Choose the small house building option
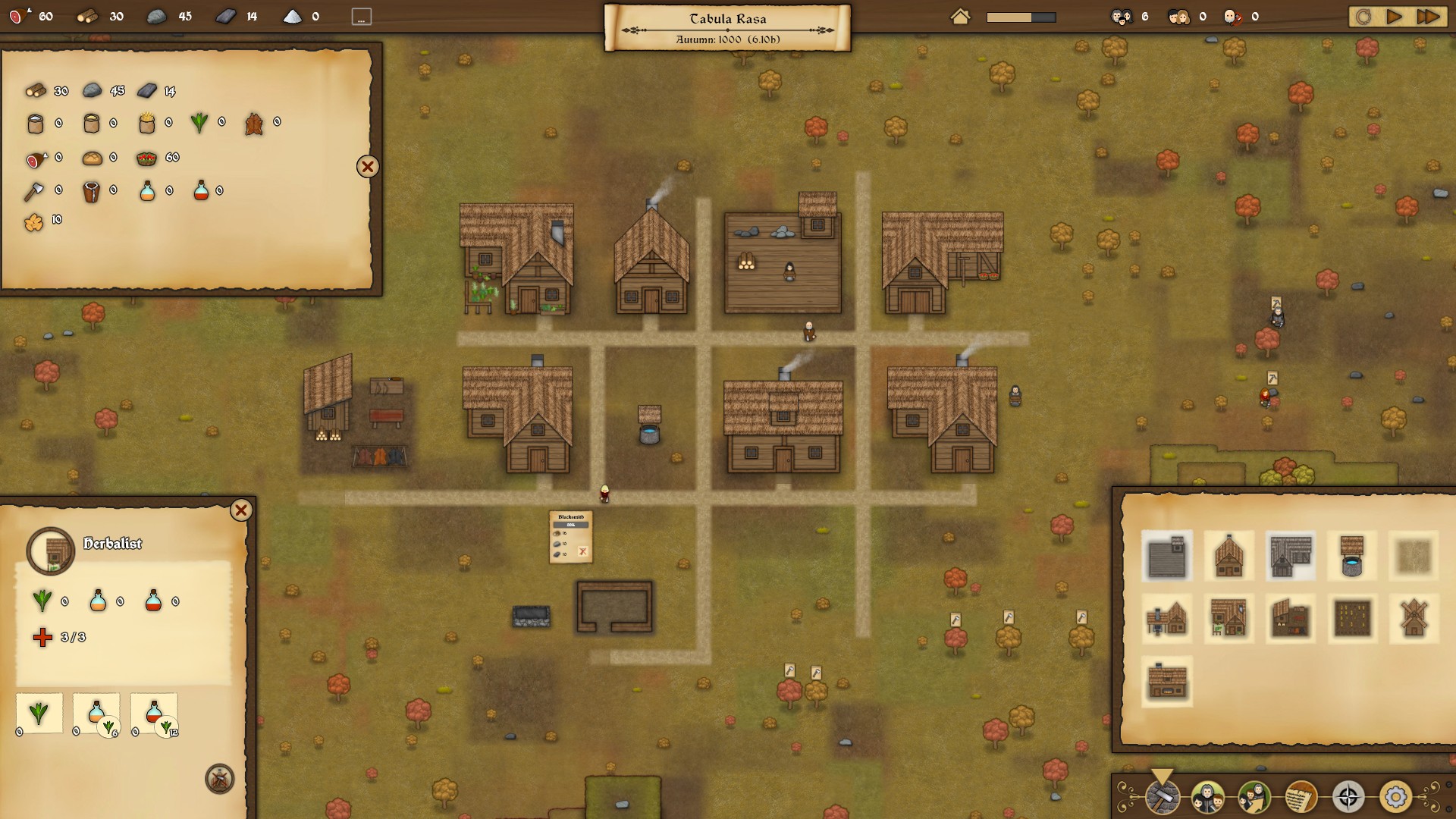 (1228, 556)
